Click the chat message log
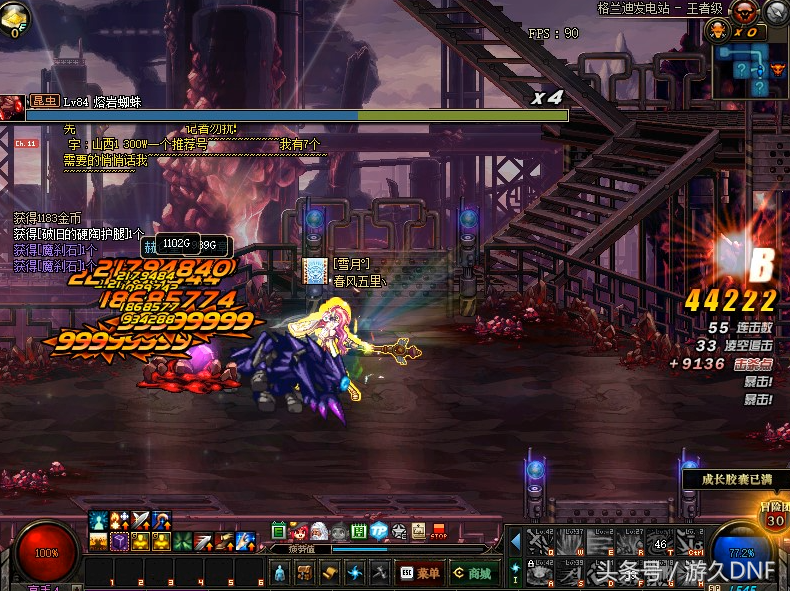 (110, 145)
